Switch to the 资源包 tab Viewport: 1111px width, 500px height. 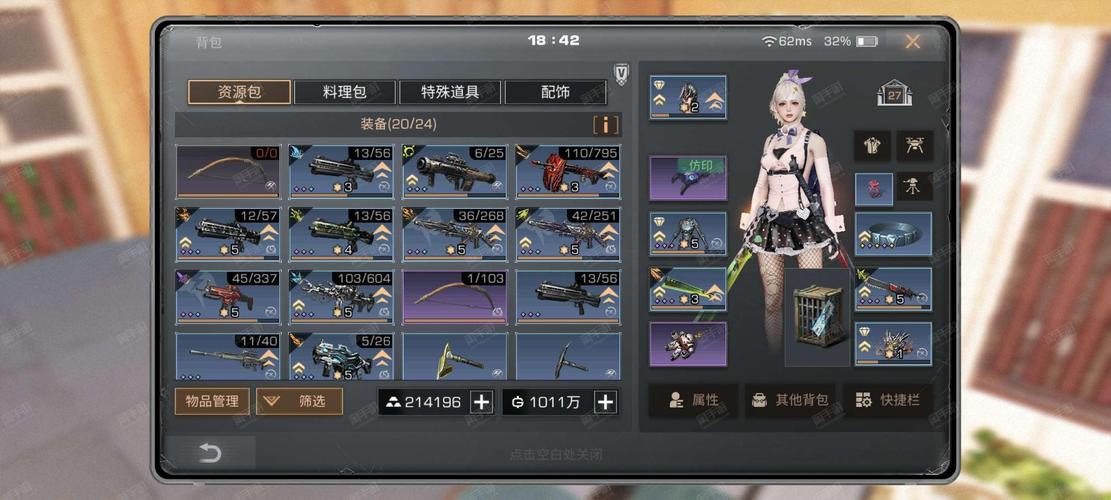[240, 92]
